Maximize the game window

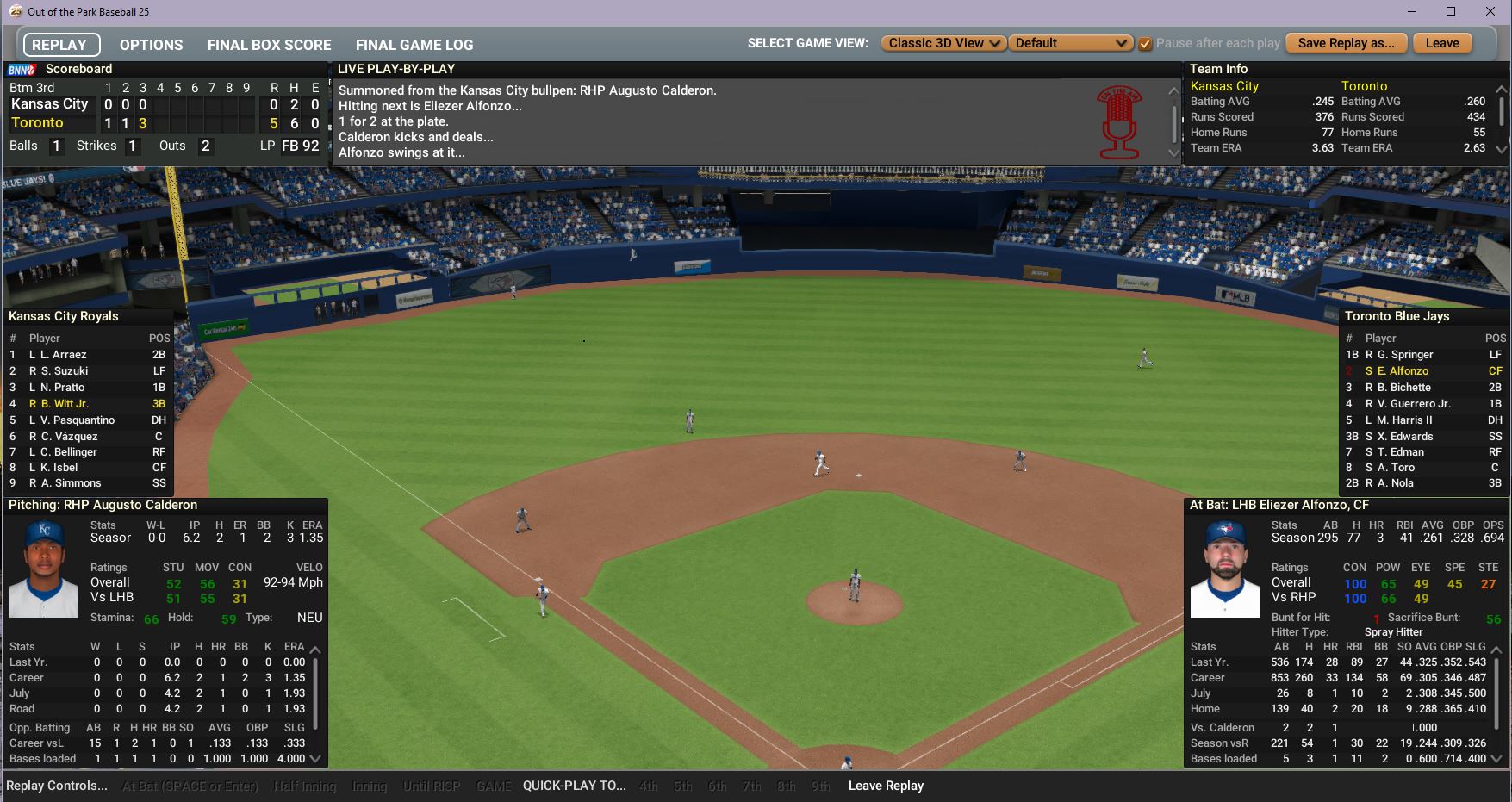[x=1451, y=11]
